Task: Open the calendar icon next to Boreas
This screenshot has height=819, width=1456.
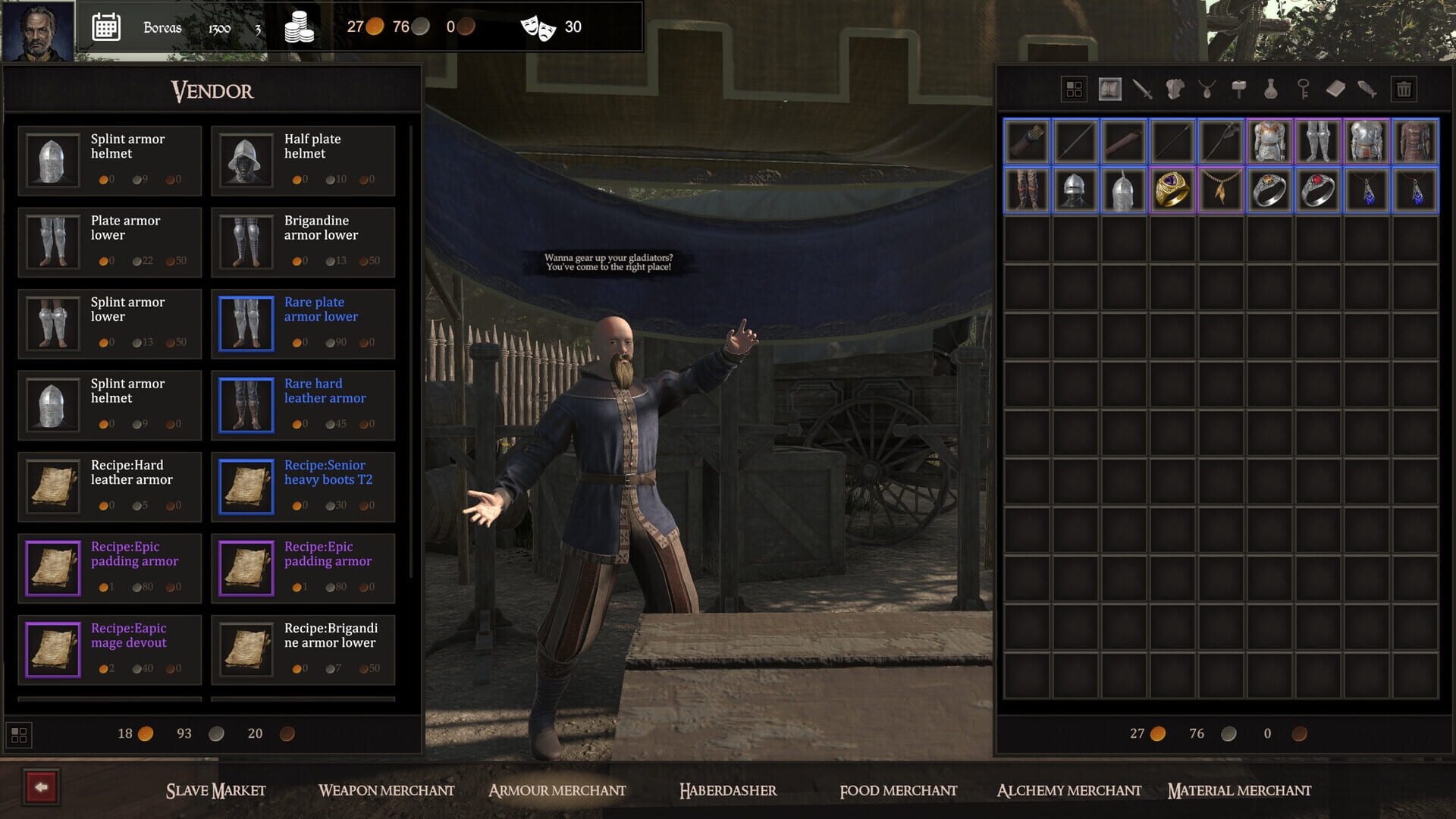Action: click(x=106, y=27)
